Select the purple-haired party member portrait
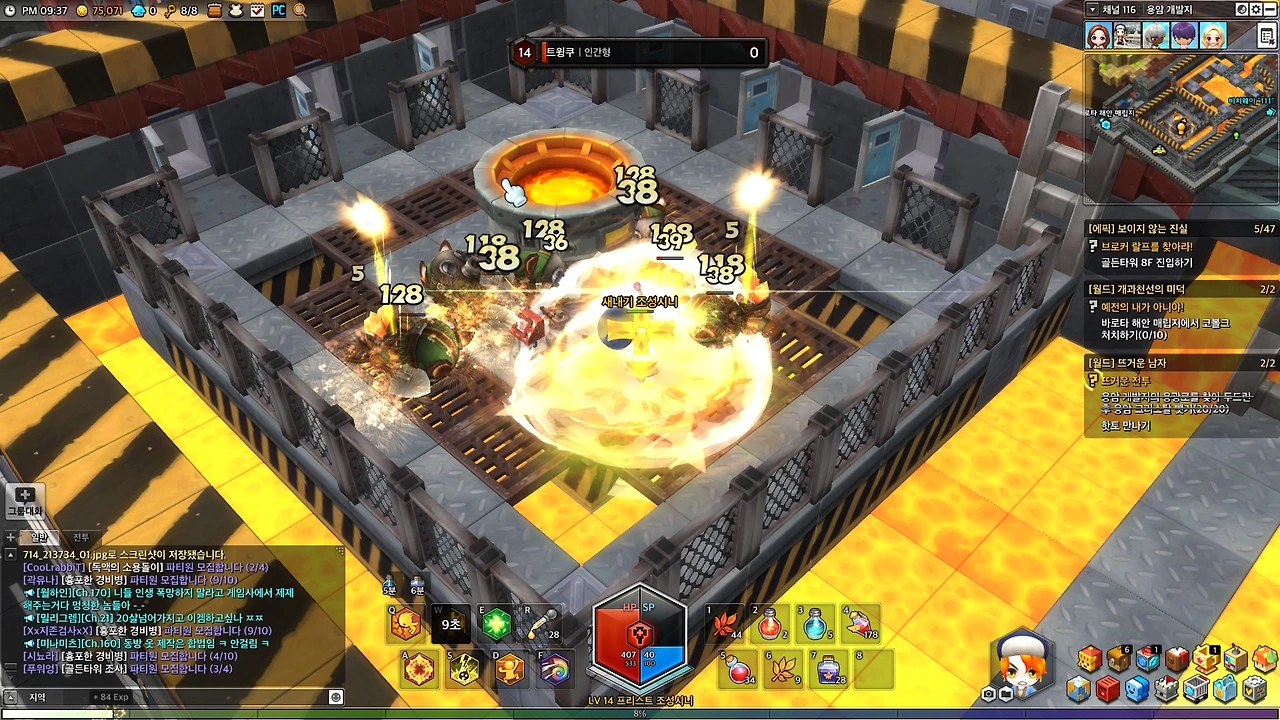 coord(1184,36)
